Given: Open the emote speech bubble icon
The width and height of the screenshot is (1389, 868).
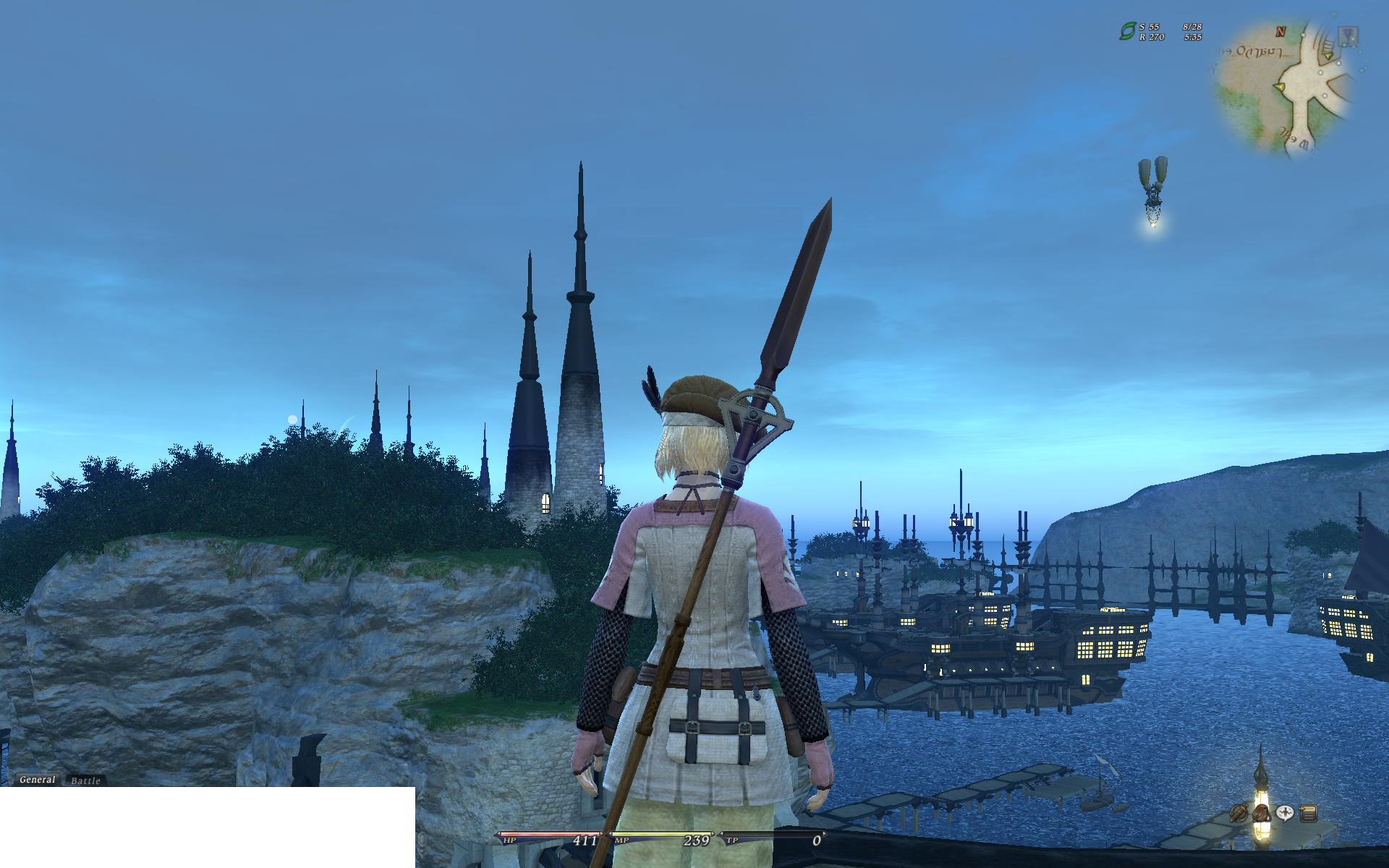Looking at the screenshot, I should (x=1285, y=813).
